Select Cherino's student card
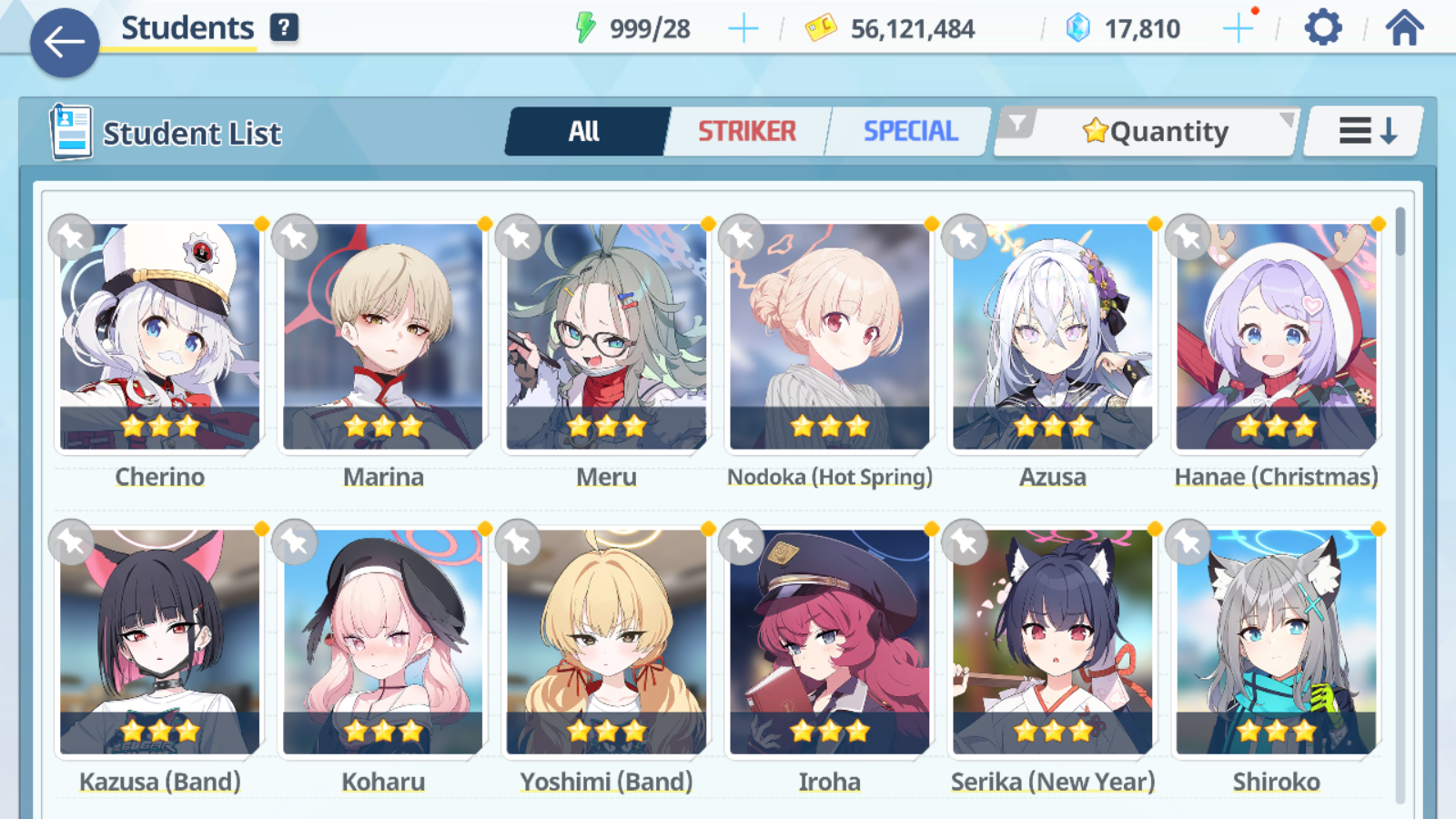The image size is (1456, 819). click(160, 337)
